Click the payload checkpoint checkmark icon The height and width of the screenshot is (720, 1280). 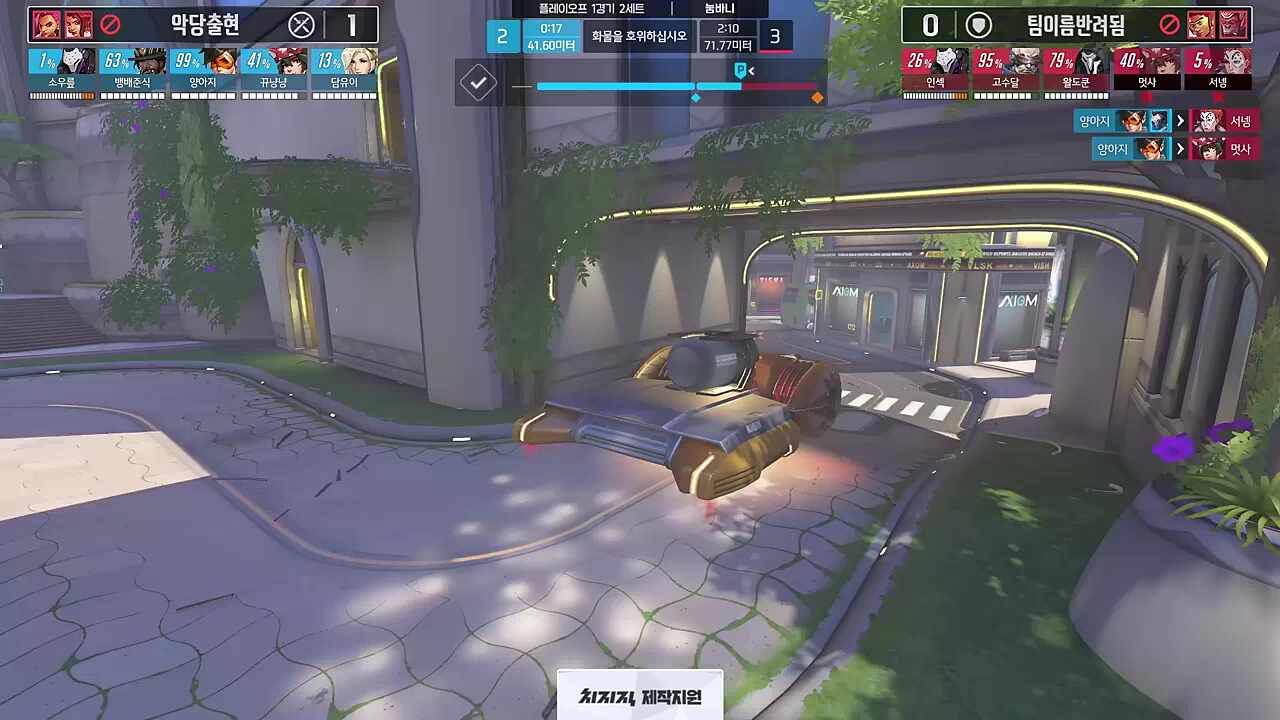pyautogui.click(x=478, y=83)
